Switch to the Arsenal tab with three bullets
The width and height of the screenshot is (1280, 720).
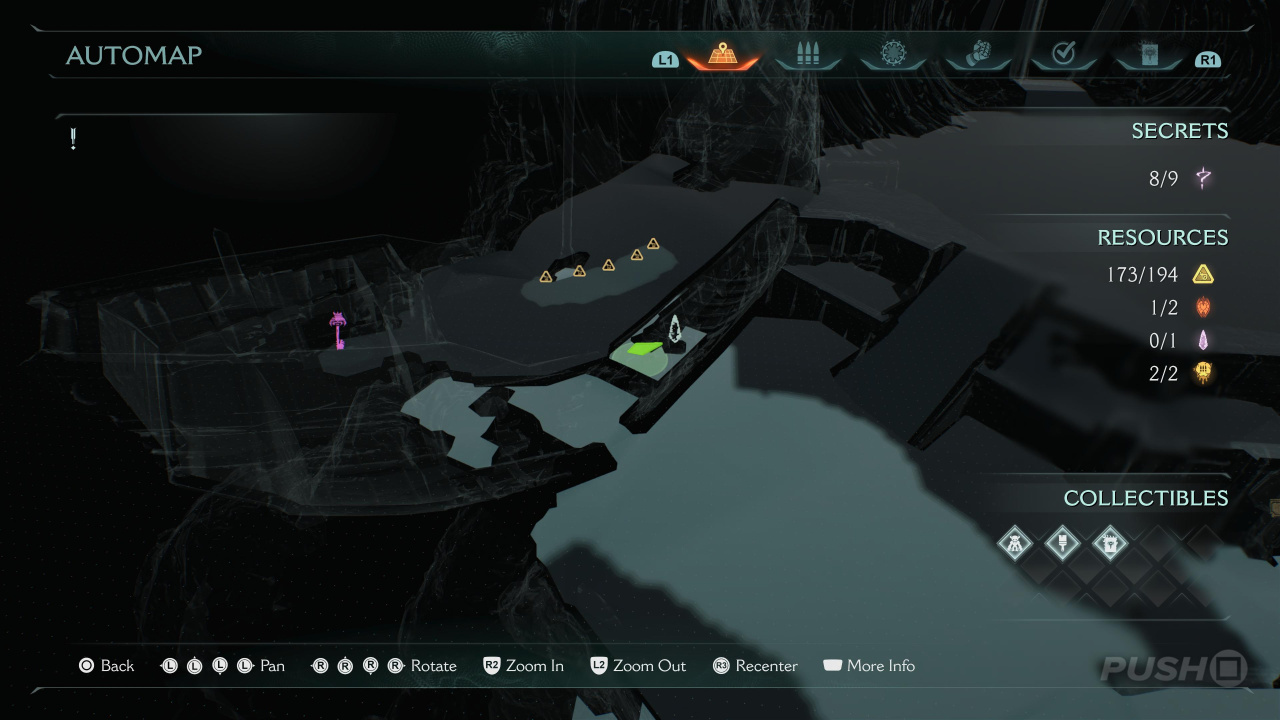click(x=808, y=55)
